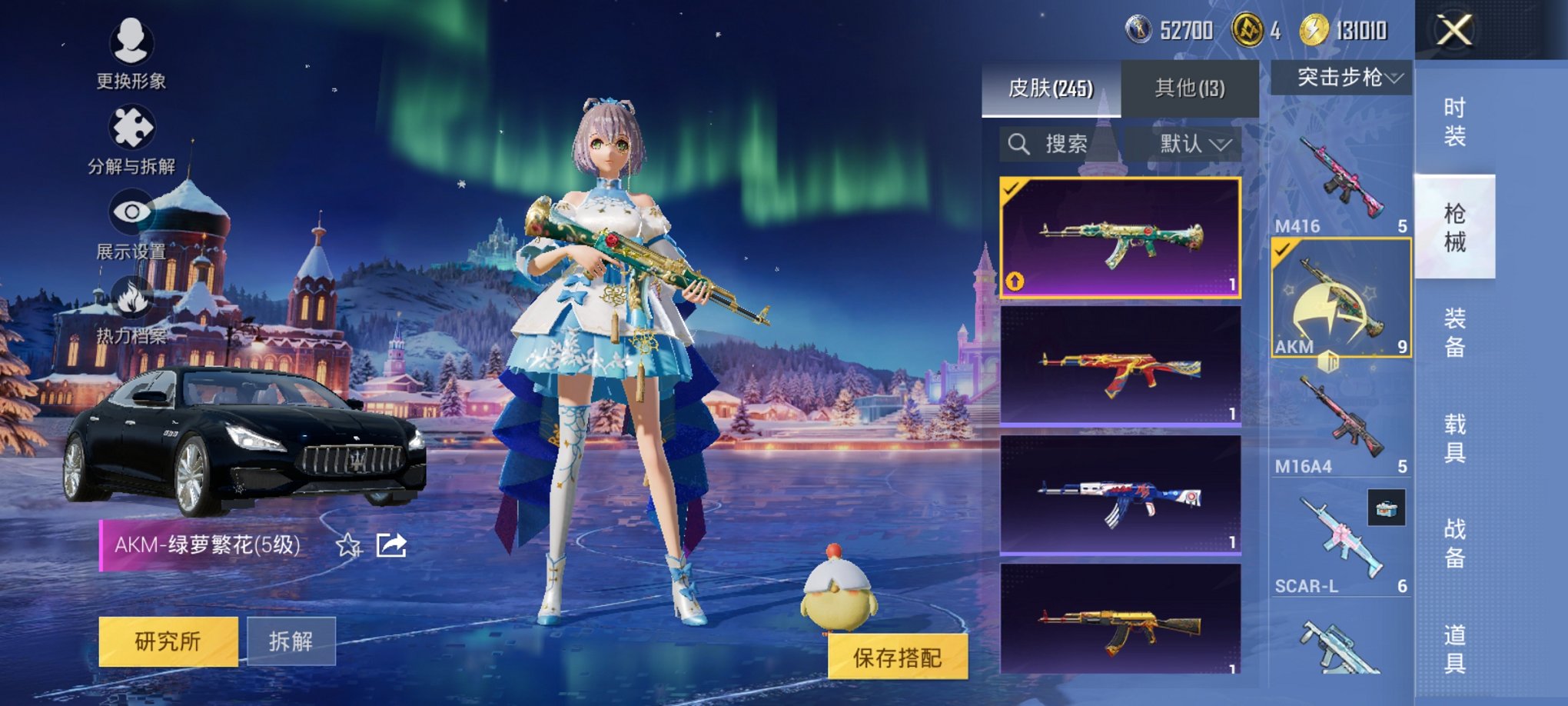
Task: Open the search magnifier in the skin list
Action: pyautogui.click(x=1020, y=143)
